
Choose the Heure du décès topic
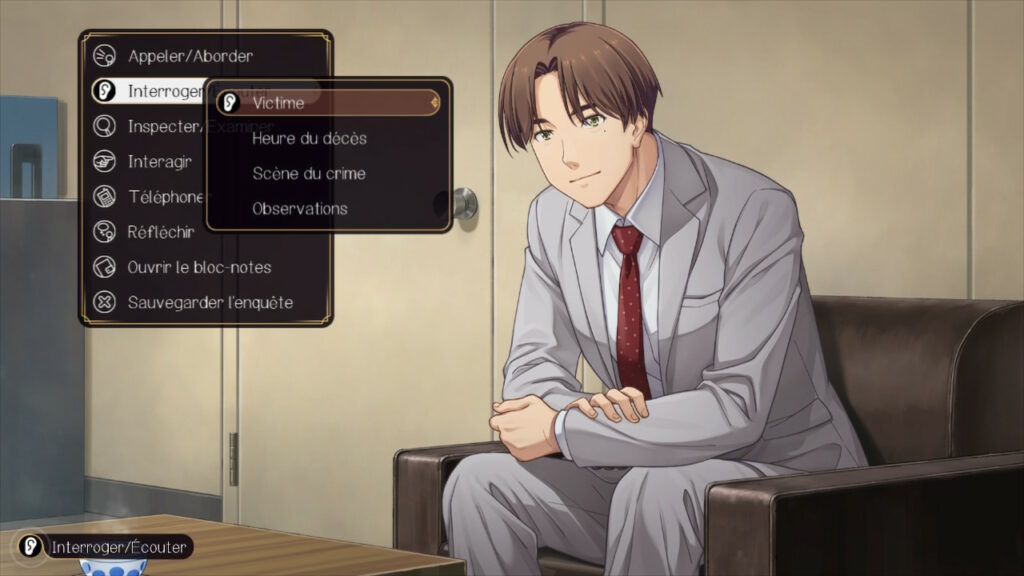click(309, 138)
